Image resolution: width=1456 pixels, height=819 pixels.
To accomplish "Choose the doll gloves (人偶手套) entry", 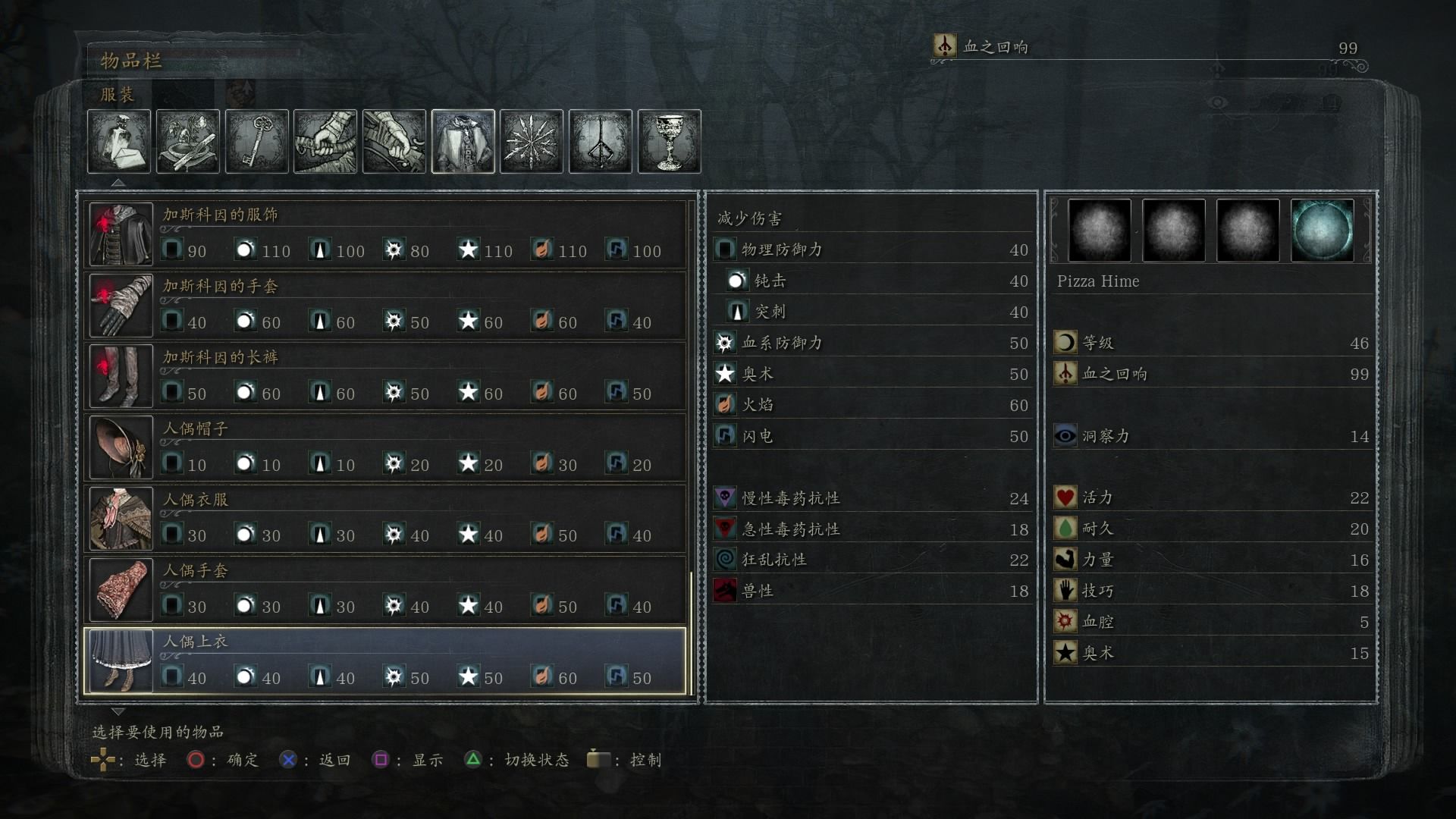I will [x=385, y=591].
